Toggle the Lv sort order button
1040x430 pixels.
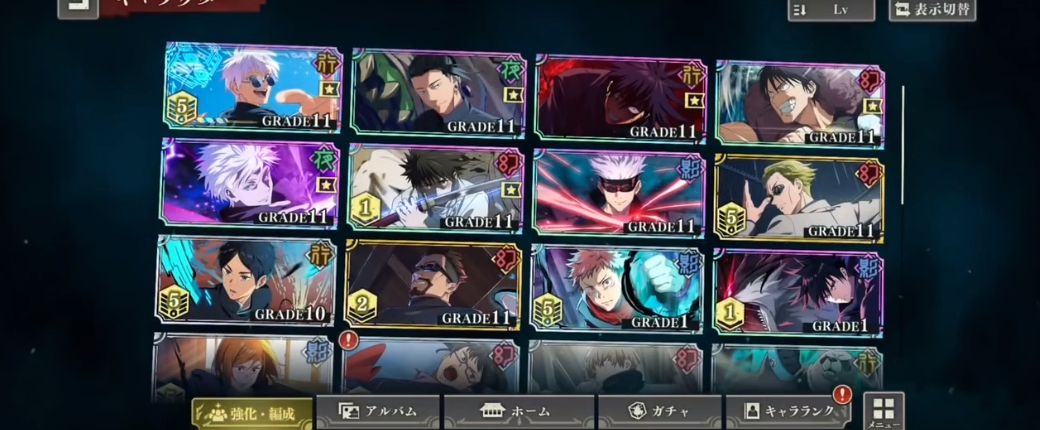pyautogui.click(x=830, y=9)
